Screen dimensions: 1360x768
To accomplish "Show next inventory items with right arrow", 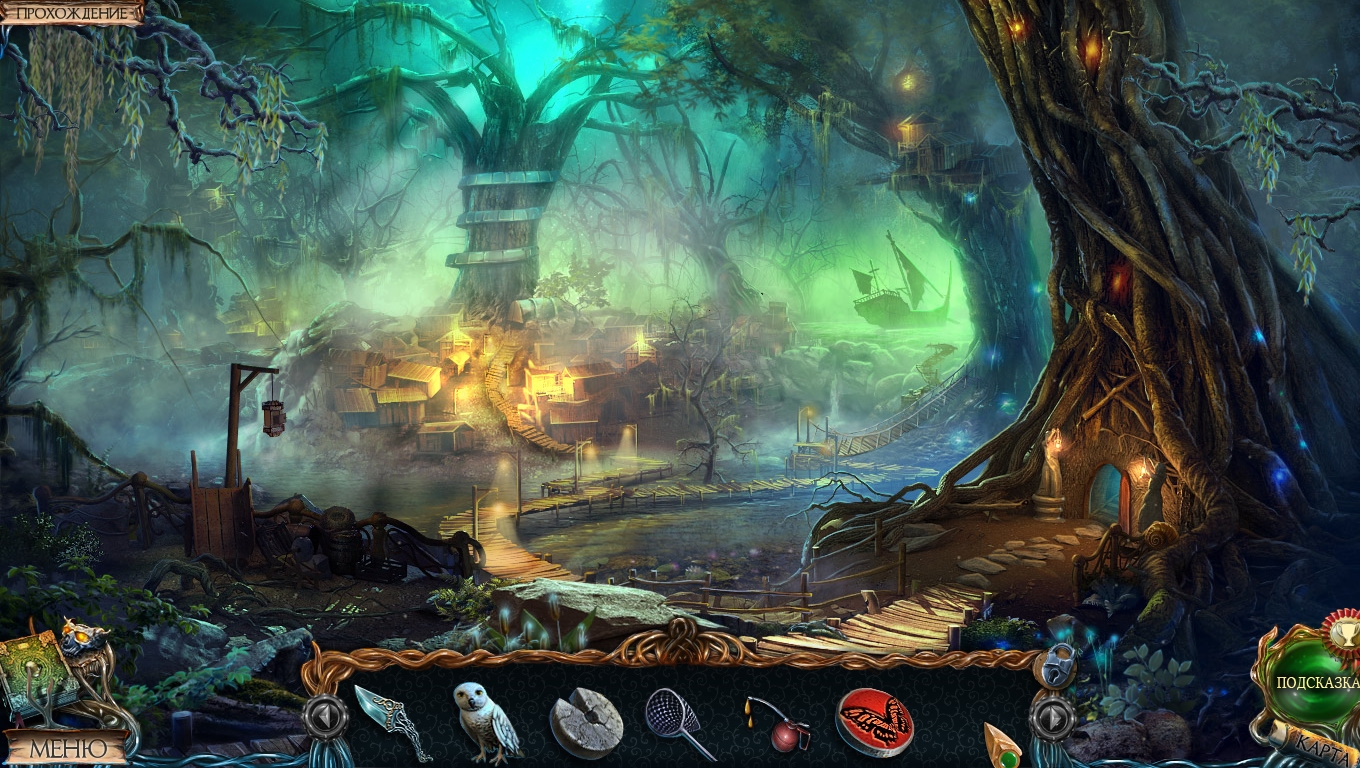I will pos(1052,717).
